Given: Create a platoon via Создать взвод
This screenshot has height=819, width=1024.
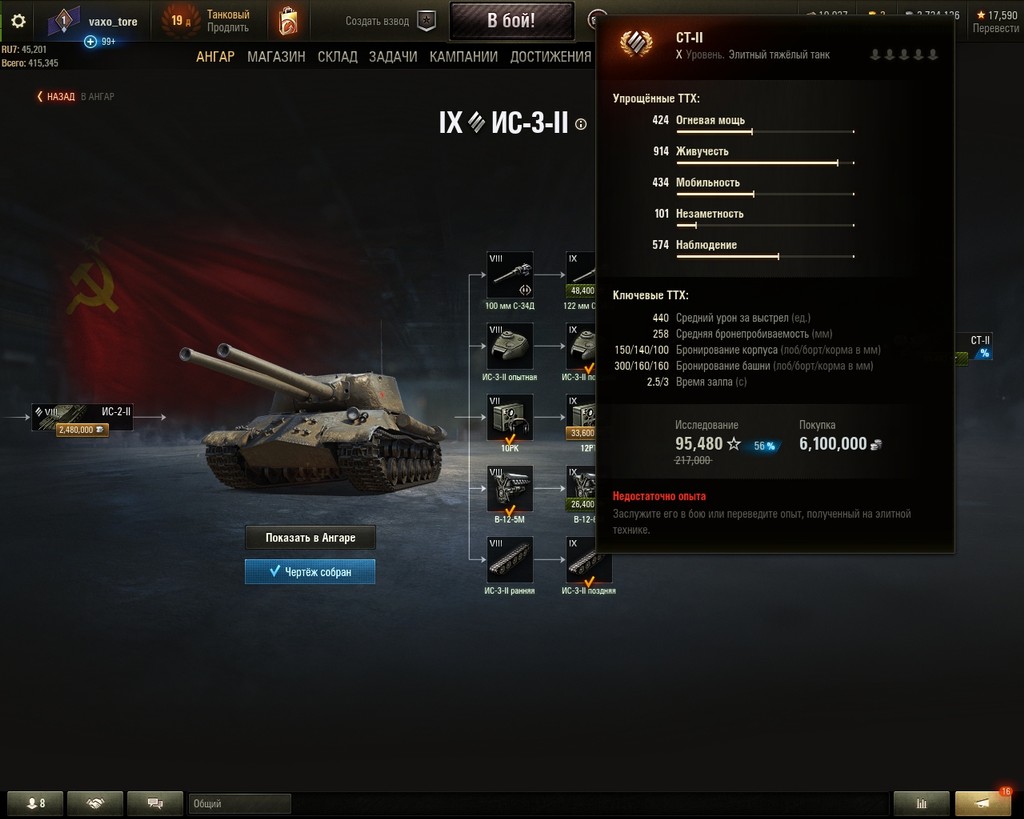Looking at the screenshot, I should pyautogui.click(x=391, y=21).
